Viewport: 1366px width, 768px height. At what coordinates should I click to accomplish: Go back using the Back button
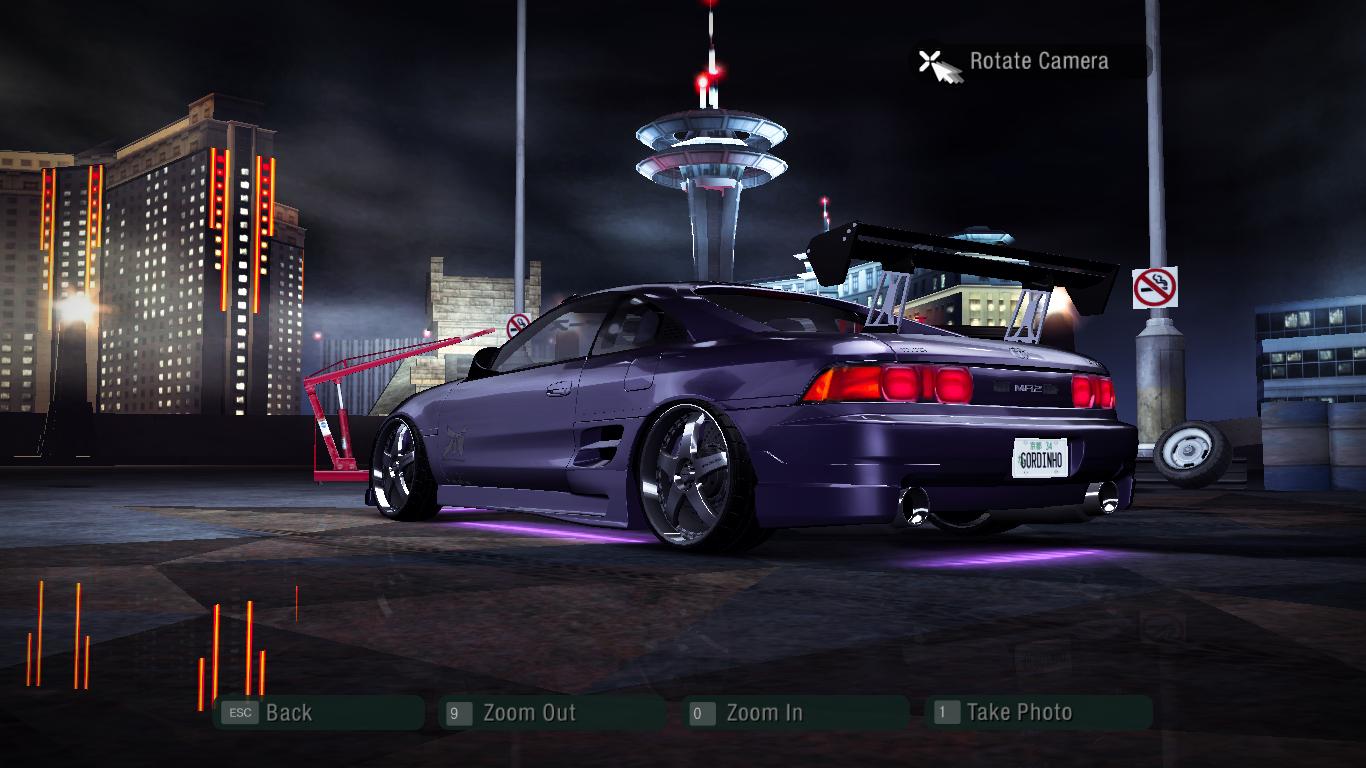288,713
